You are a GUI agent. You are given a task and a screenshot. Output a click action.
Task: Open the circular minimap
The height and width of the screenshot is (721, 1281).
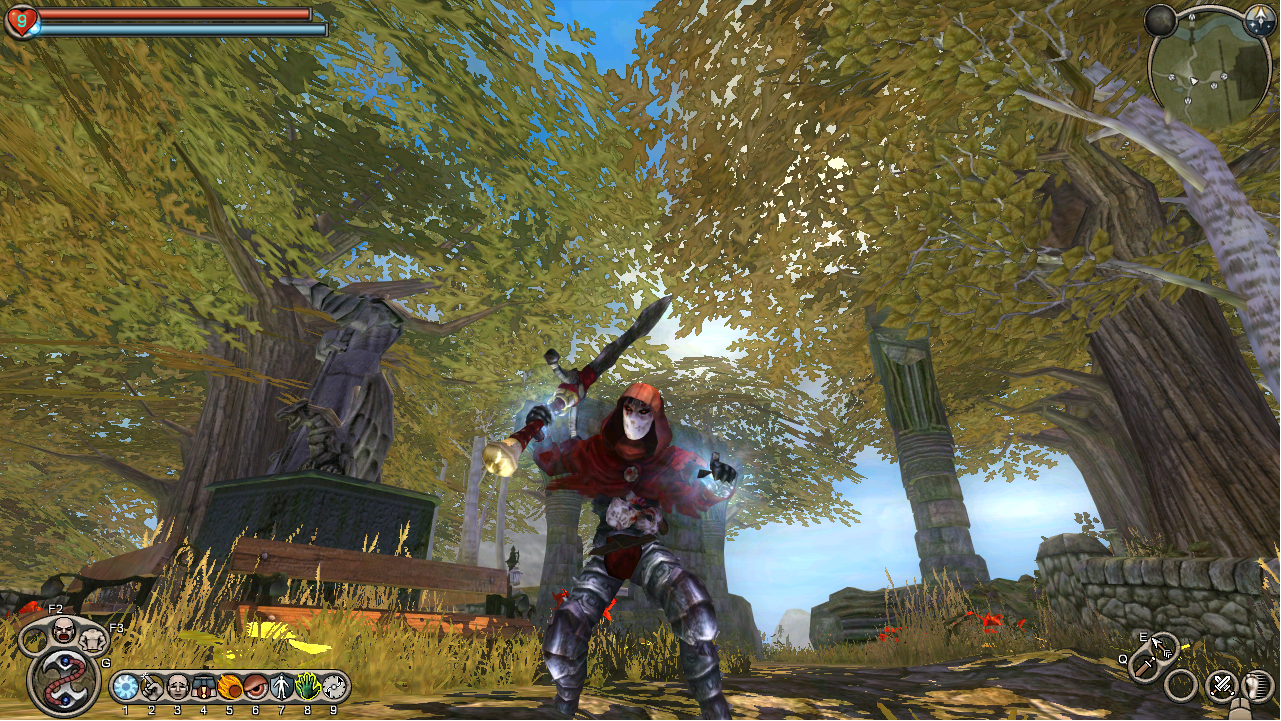[1209, 68]
